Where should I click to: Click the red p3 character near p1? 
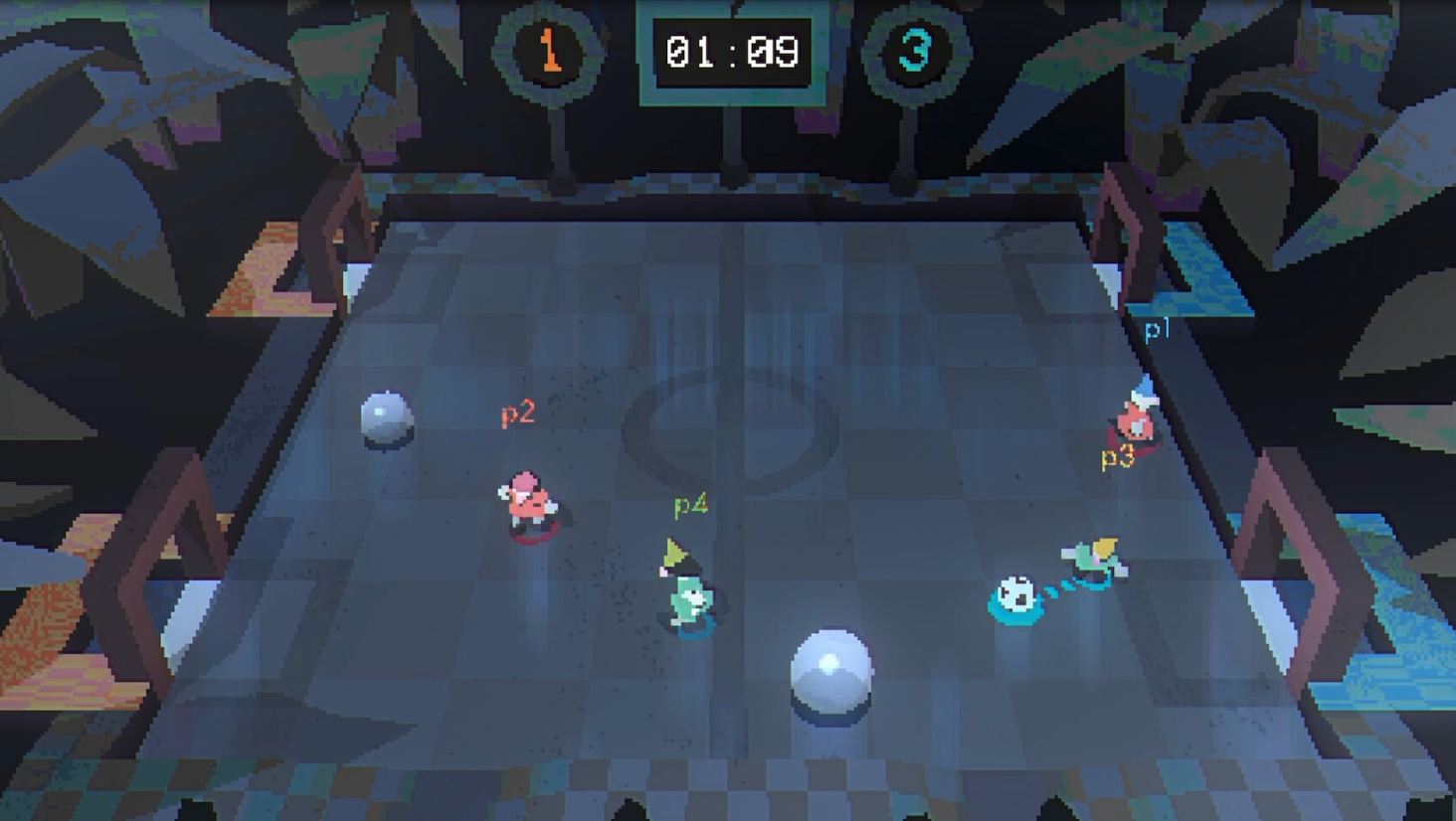tap(1134, 427)
